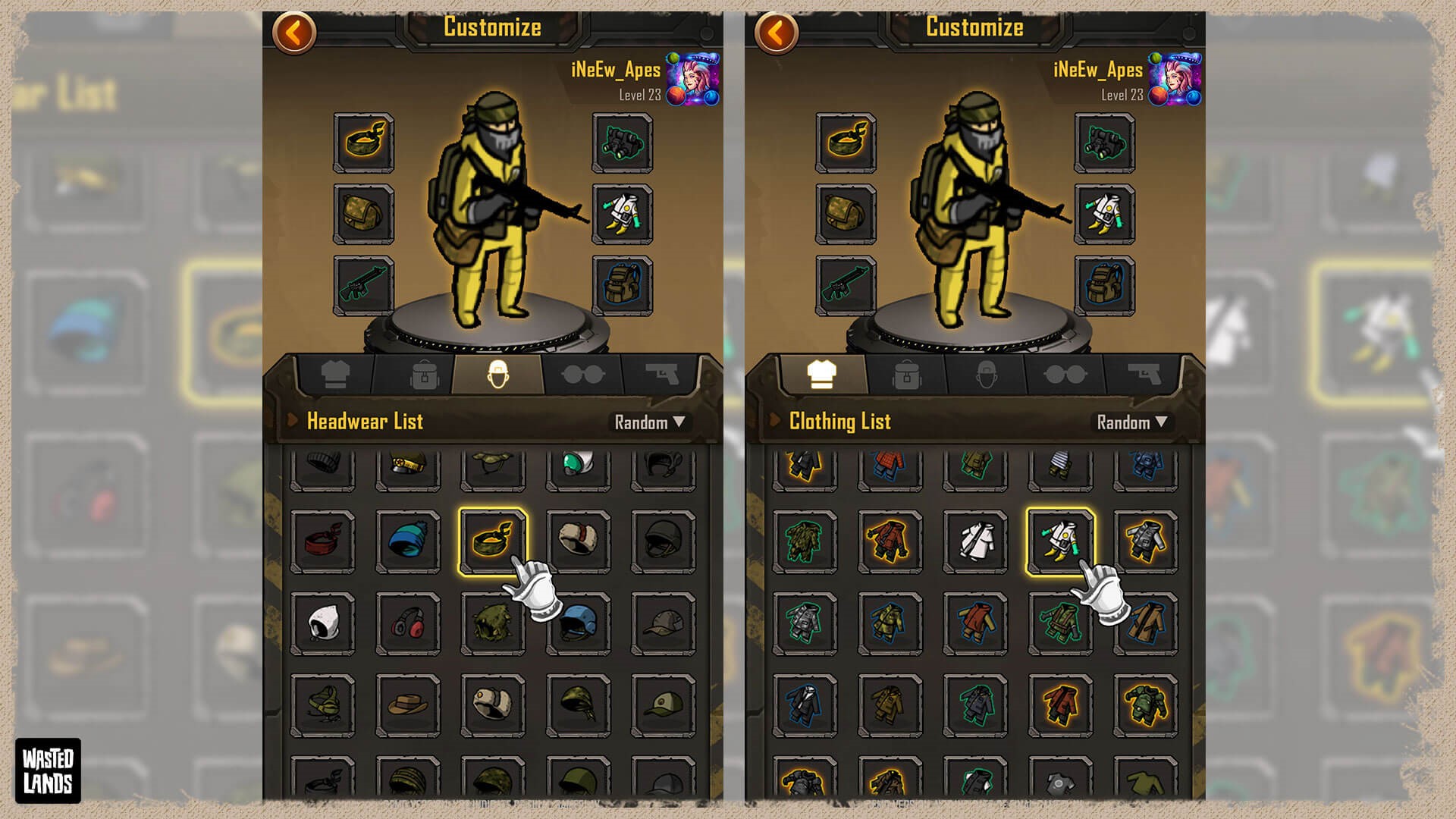
Task: Select the brown cowboy hat headwear
Action: tap(408, 706)
